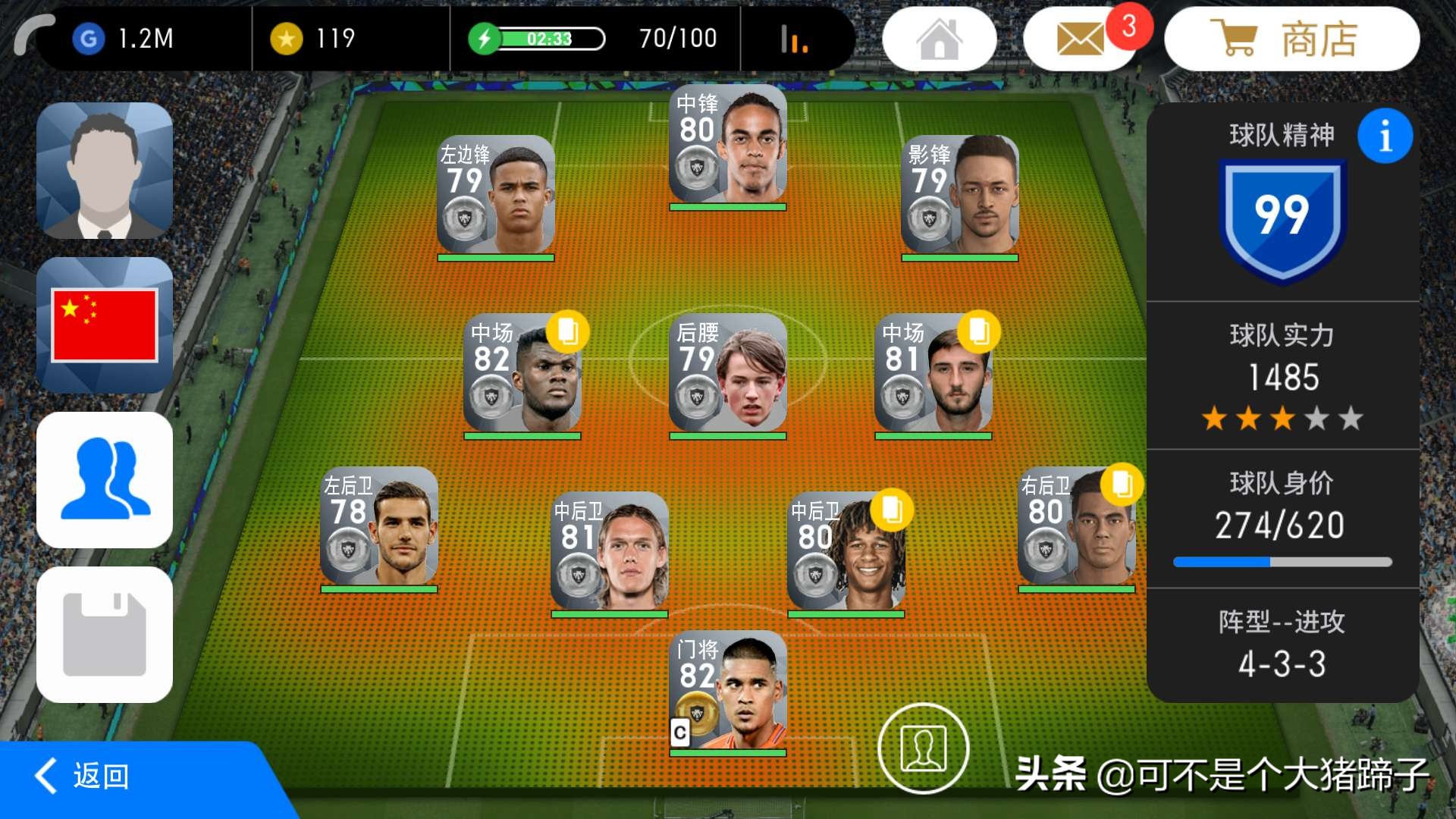Open the 阵型 4-3-3 formation panel
Image resolution: width=1456 pixels, height=819 pixels.
coord(1282,645)
